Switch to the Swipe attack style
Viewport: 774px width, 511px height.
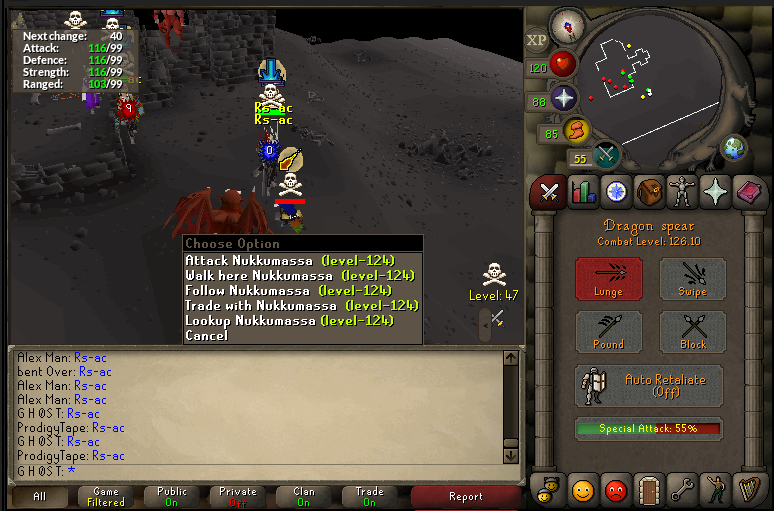692,279
